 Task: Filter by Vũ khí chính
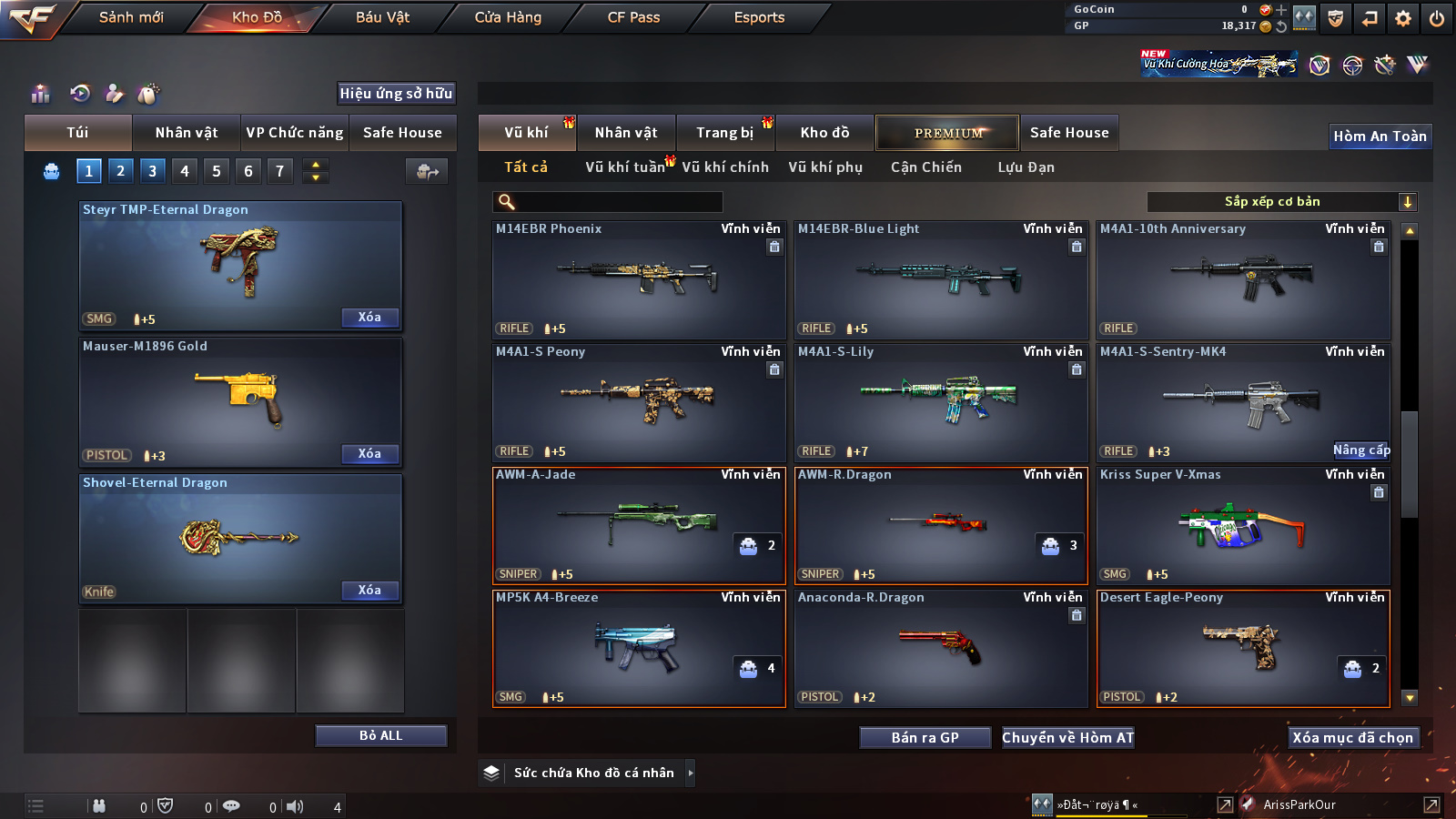[725, 167]
